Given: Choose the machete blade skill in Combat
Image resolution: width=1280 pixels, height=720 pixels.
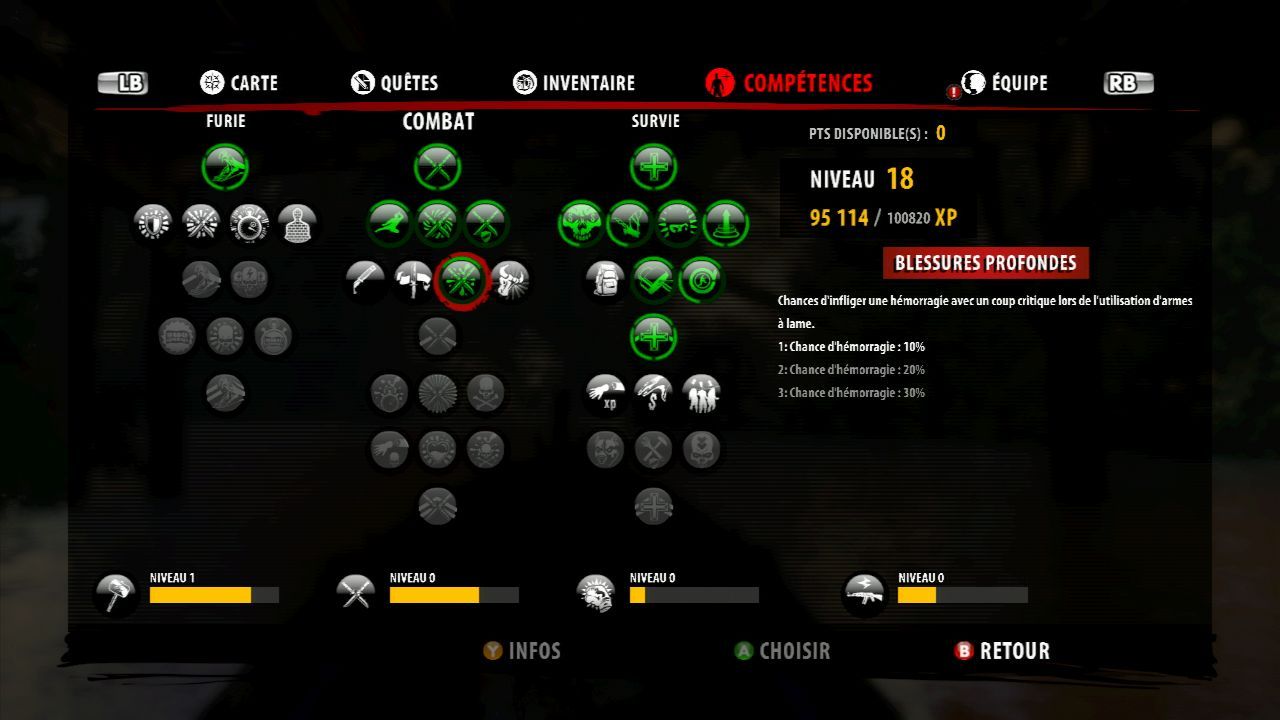Looking at the screenshot, I should point(366,280).
